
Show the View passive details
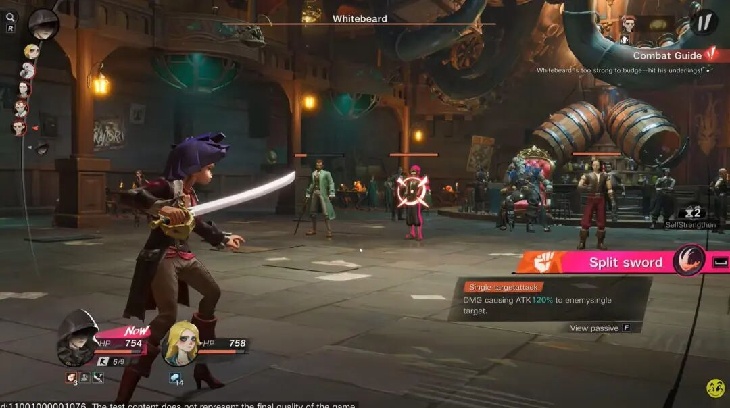coord(599,327)
